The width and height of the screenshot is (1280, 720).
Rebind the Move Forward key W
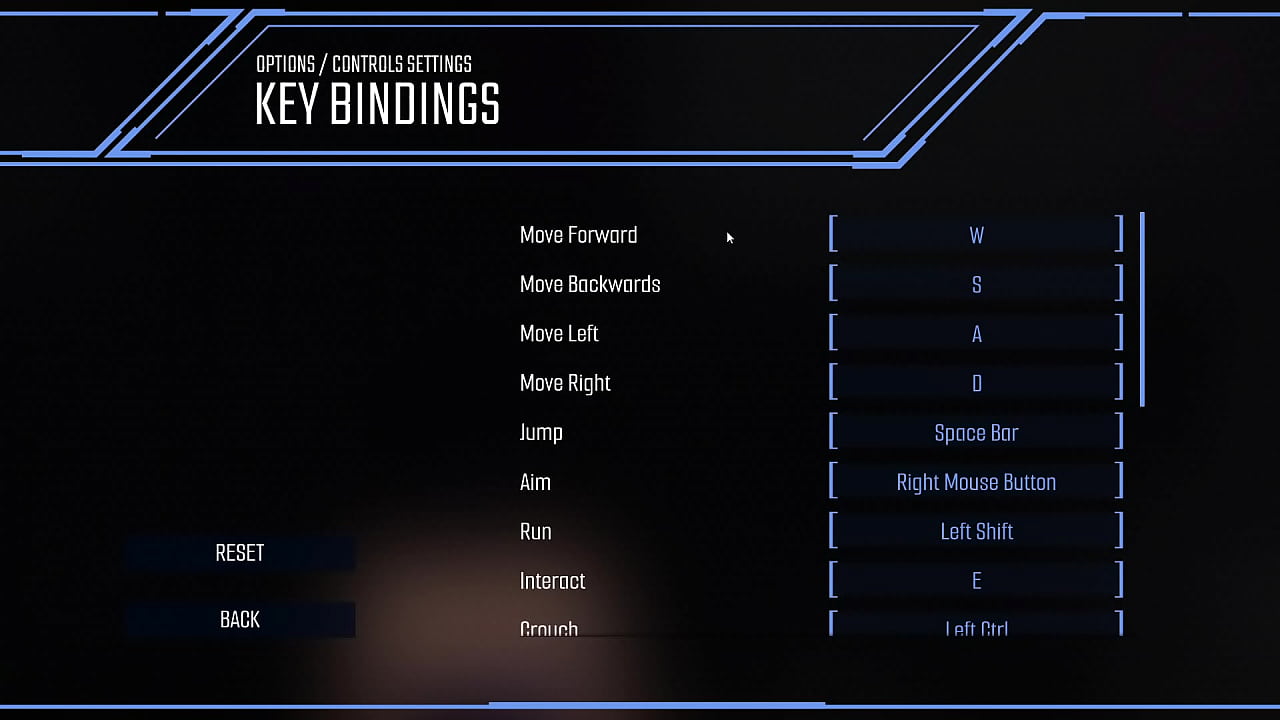point(976,235)
